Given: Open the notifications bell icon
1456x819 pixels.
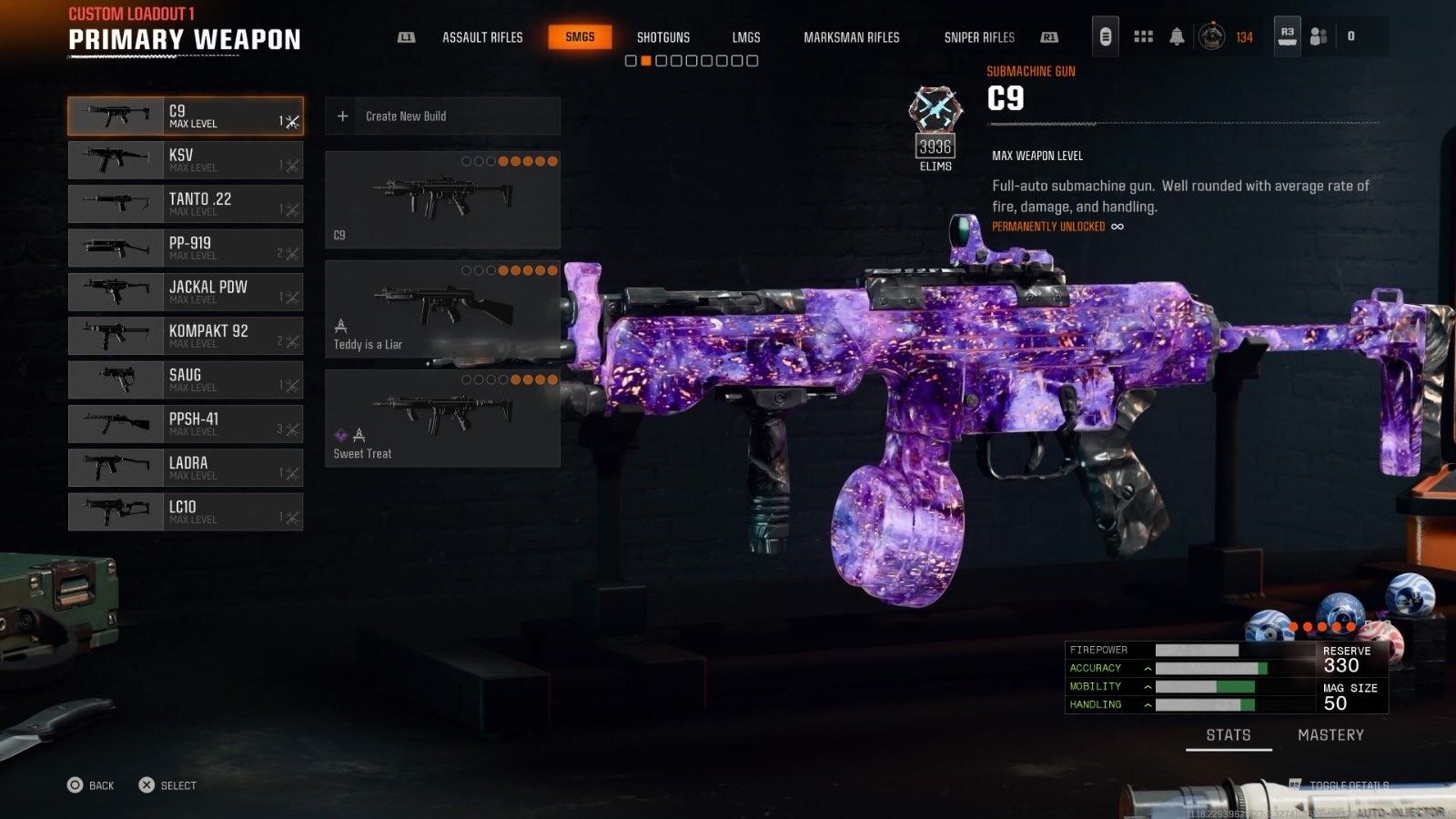Looking at the screenshot, I should coord(1177,36).
